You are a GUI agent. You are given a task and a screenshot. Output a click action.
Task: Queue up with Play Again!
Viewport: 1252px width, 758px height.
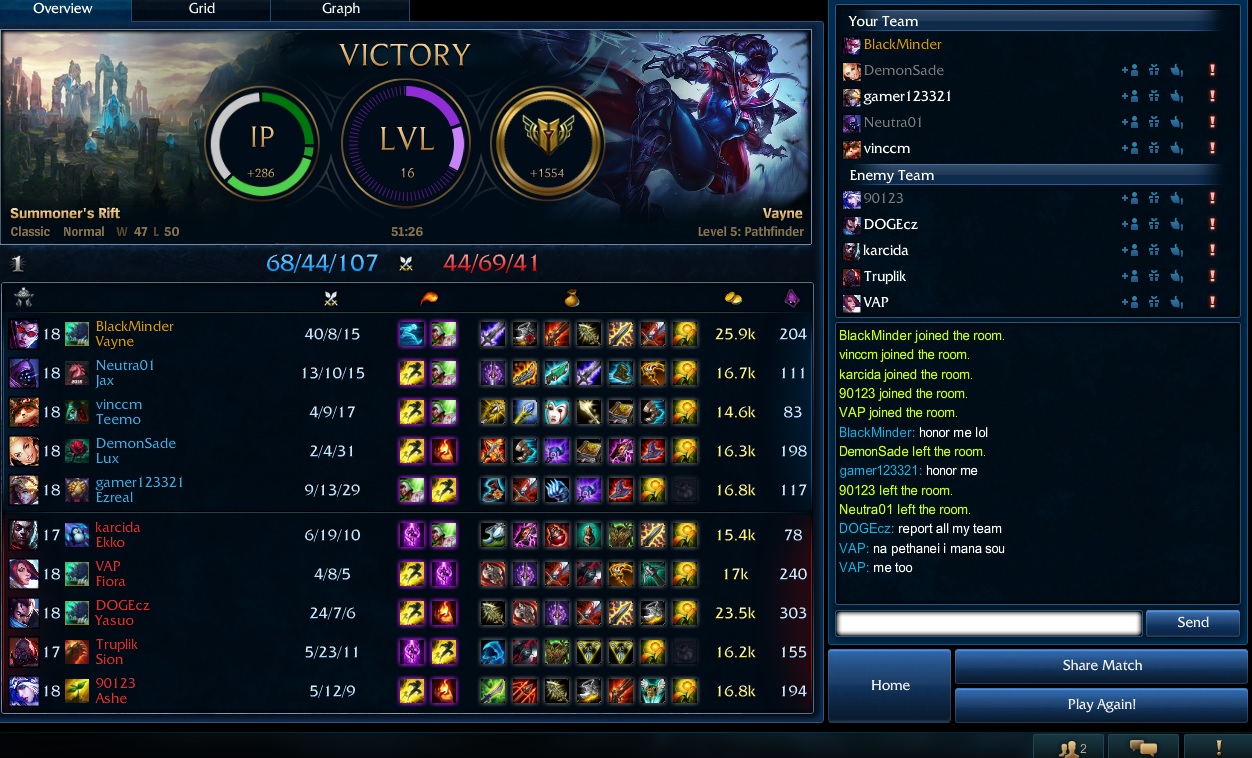pyautogui.click(x=1101, y=704)
